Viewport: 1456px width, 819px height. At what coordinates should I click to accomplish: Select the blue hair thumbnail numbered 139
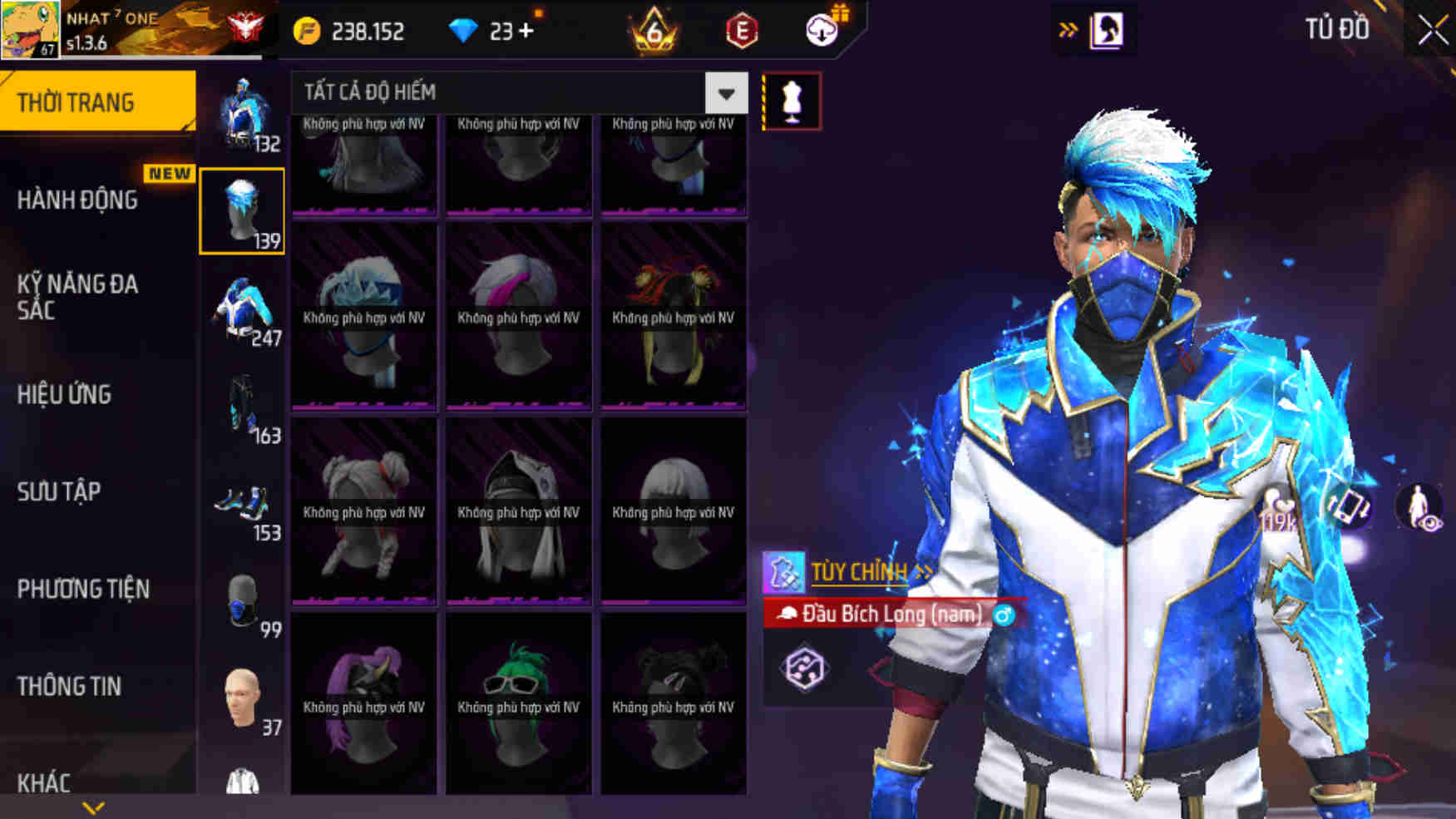pyautogui.click(x=241, y=208)
